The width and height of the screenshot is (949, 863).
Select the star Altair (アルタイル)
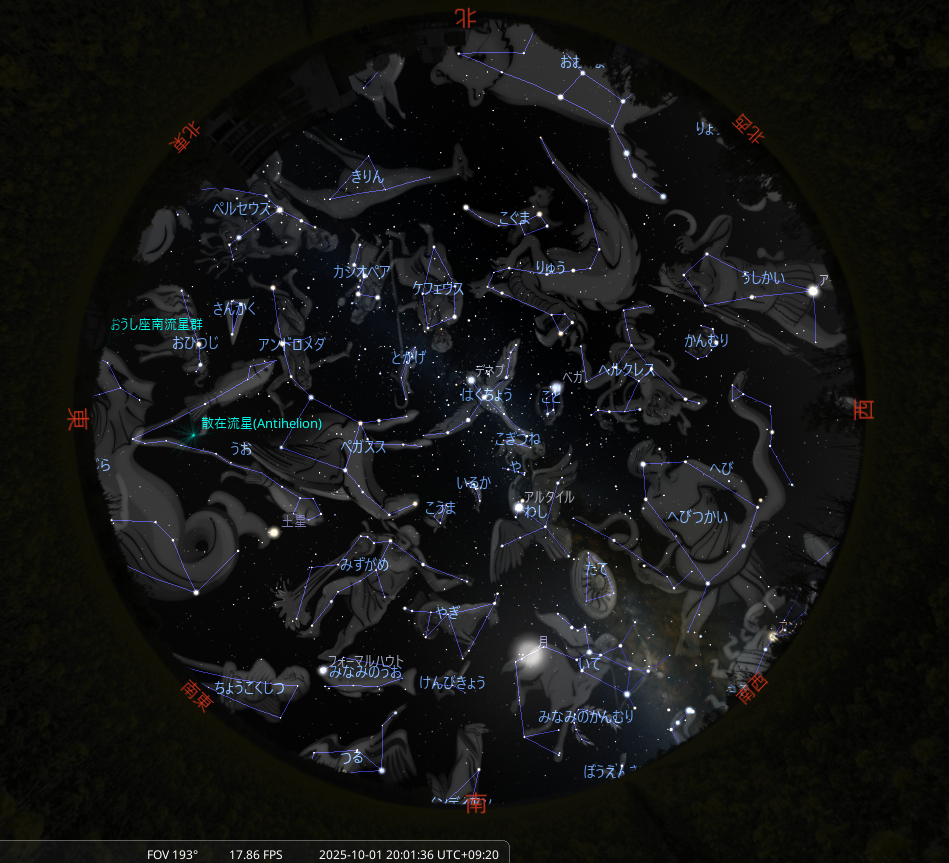pos(519,508)
